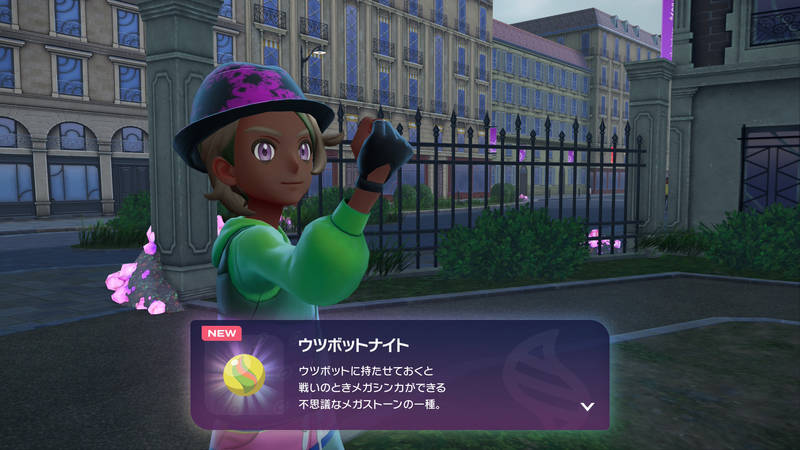The height and width of the screenshot is (450, 800).
Task: Select the ウツボットナイト mega stone icon
Action: point(243,375)
